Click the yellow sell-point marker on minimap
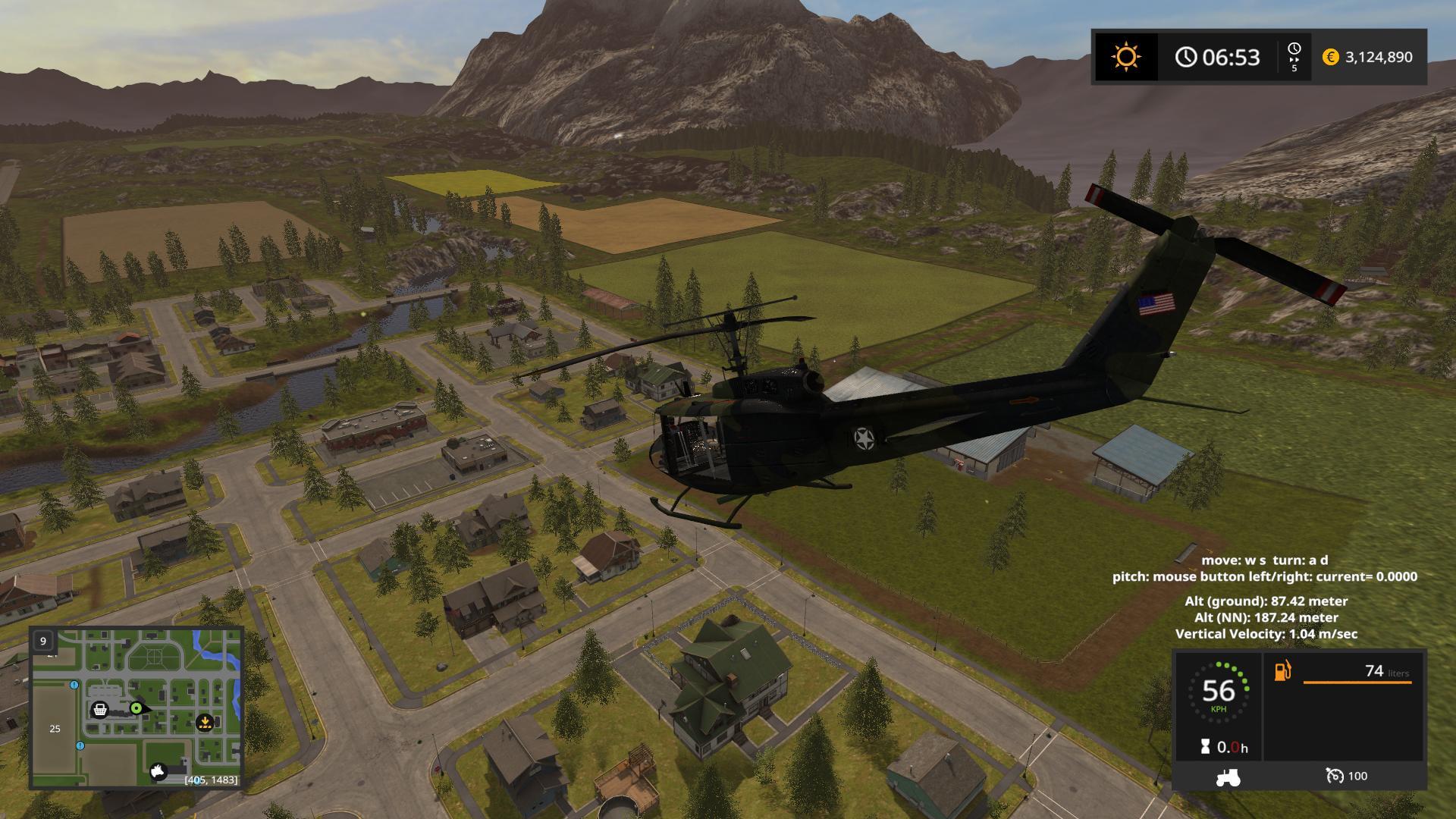 click(x=204, y=723)
